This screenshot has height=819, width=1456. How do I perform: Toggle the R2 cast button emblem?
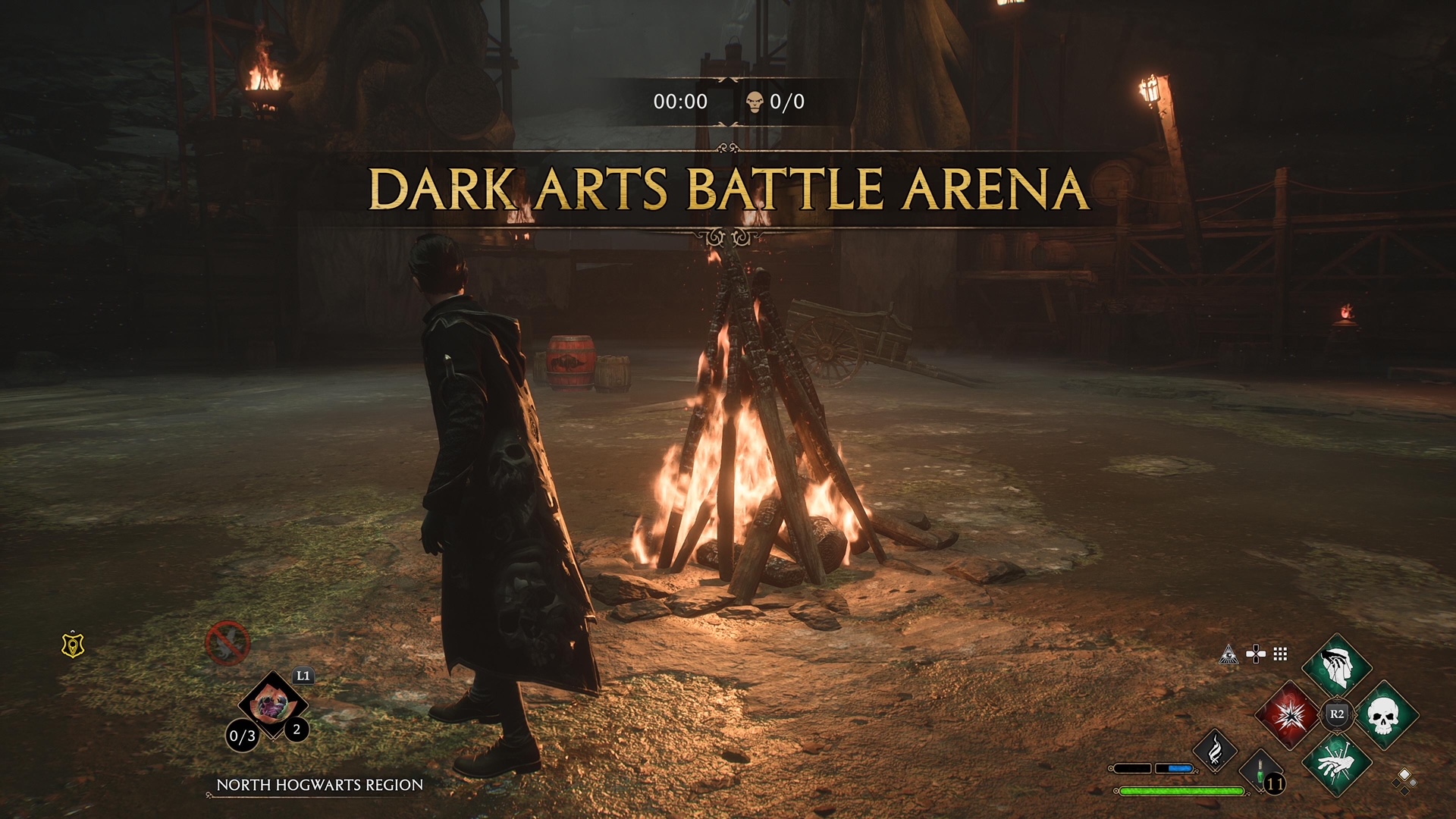click(x=1337, y=714)
